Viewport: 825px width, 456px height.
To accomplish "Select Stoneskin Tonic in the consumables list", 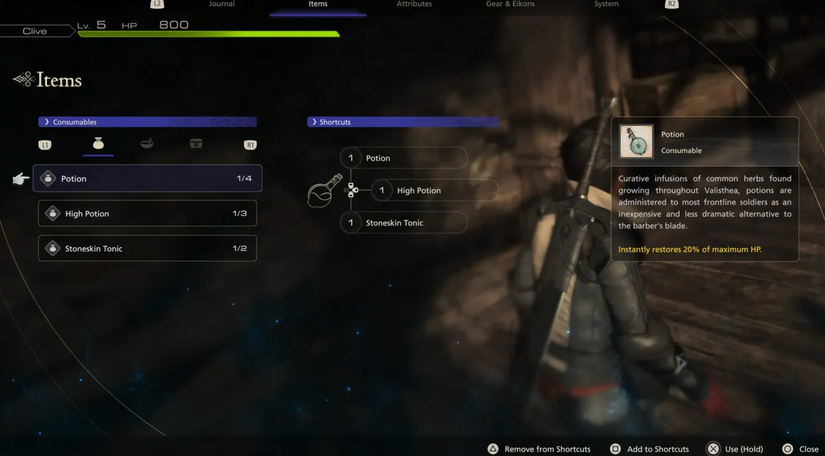I will coord(148,248).
